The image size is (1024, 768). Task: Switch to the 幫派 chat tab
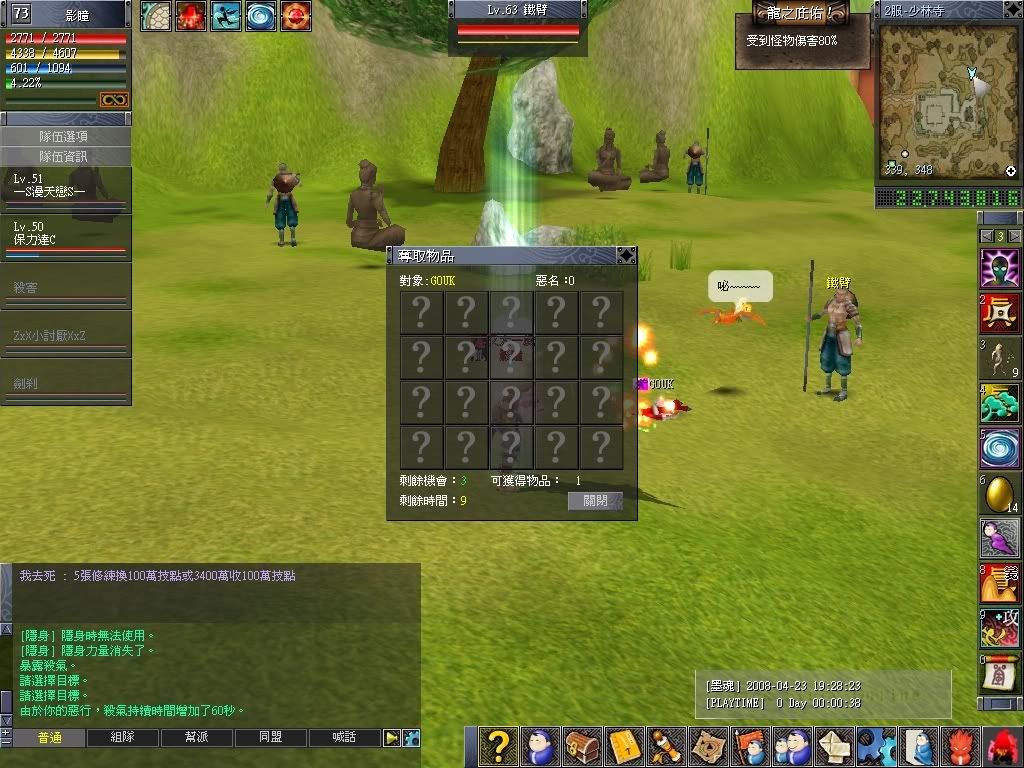tap(197, 738)
